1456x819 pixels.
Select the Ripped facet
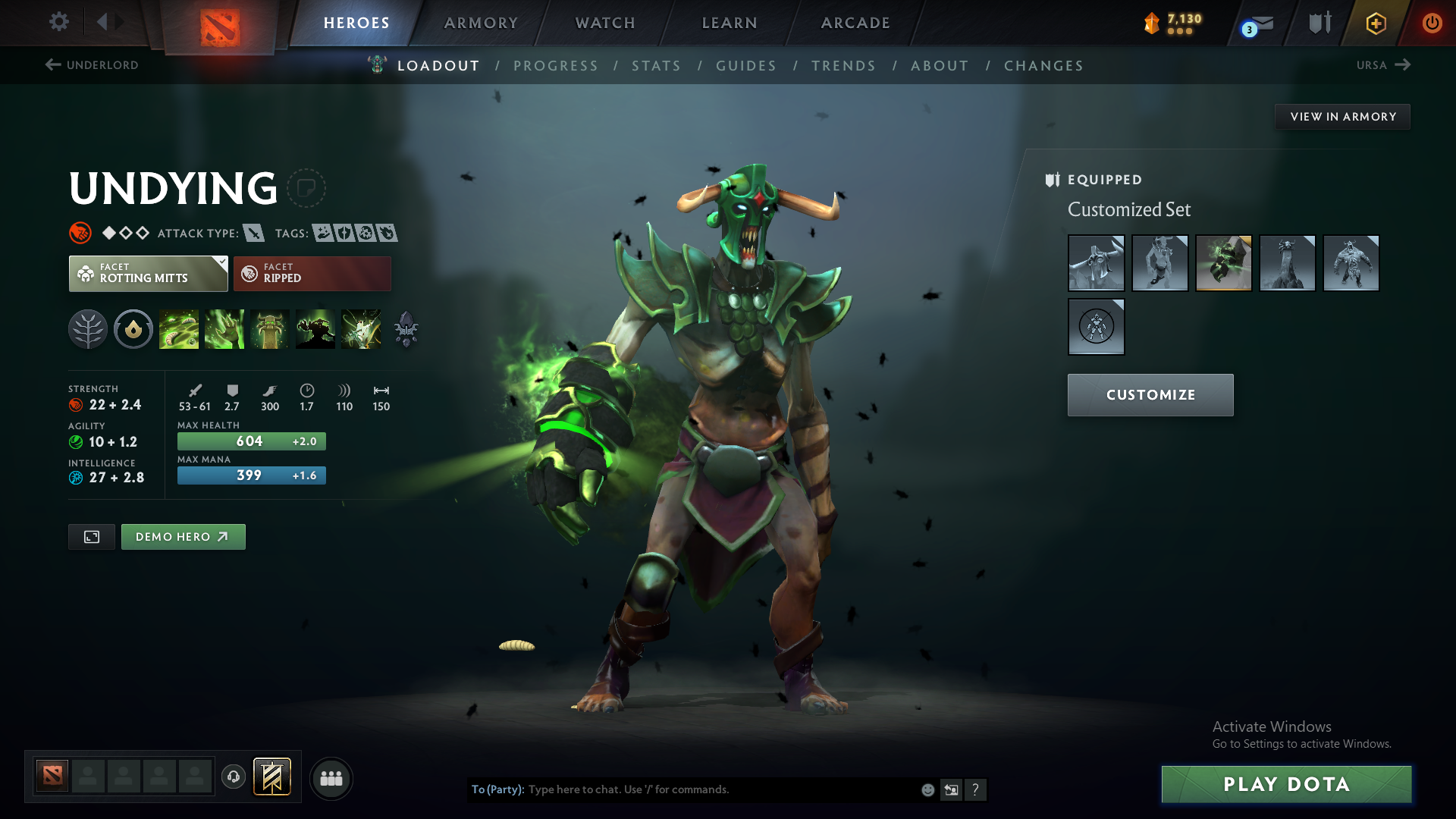pyautogui.click(x=312, y=273)
